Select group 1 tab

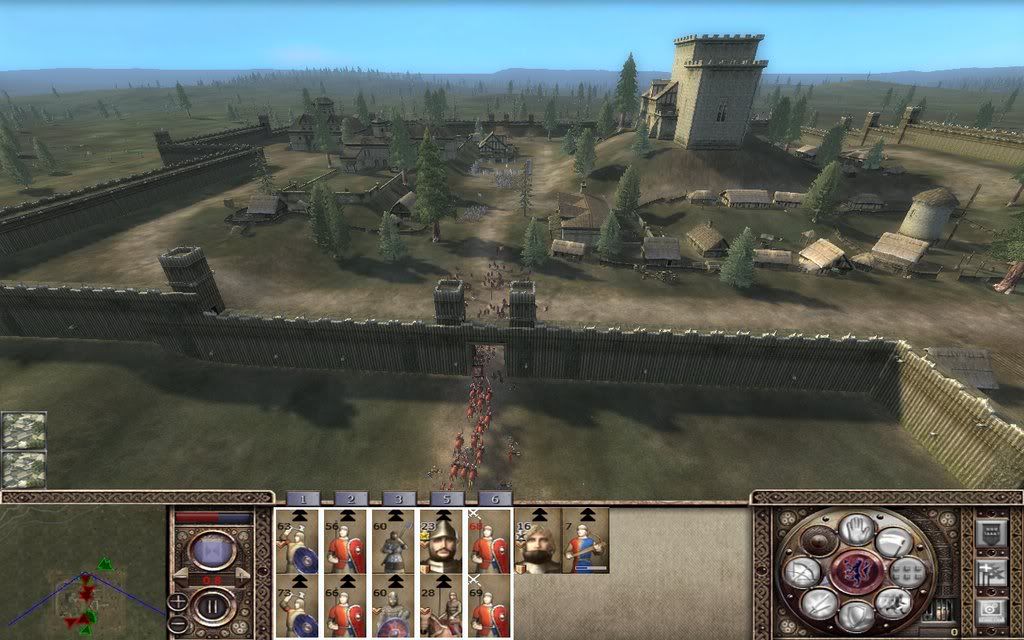[x=301, y=498]
